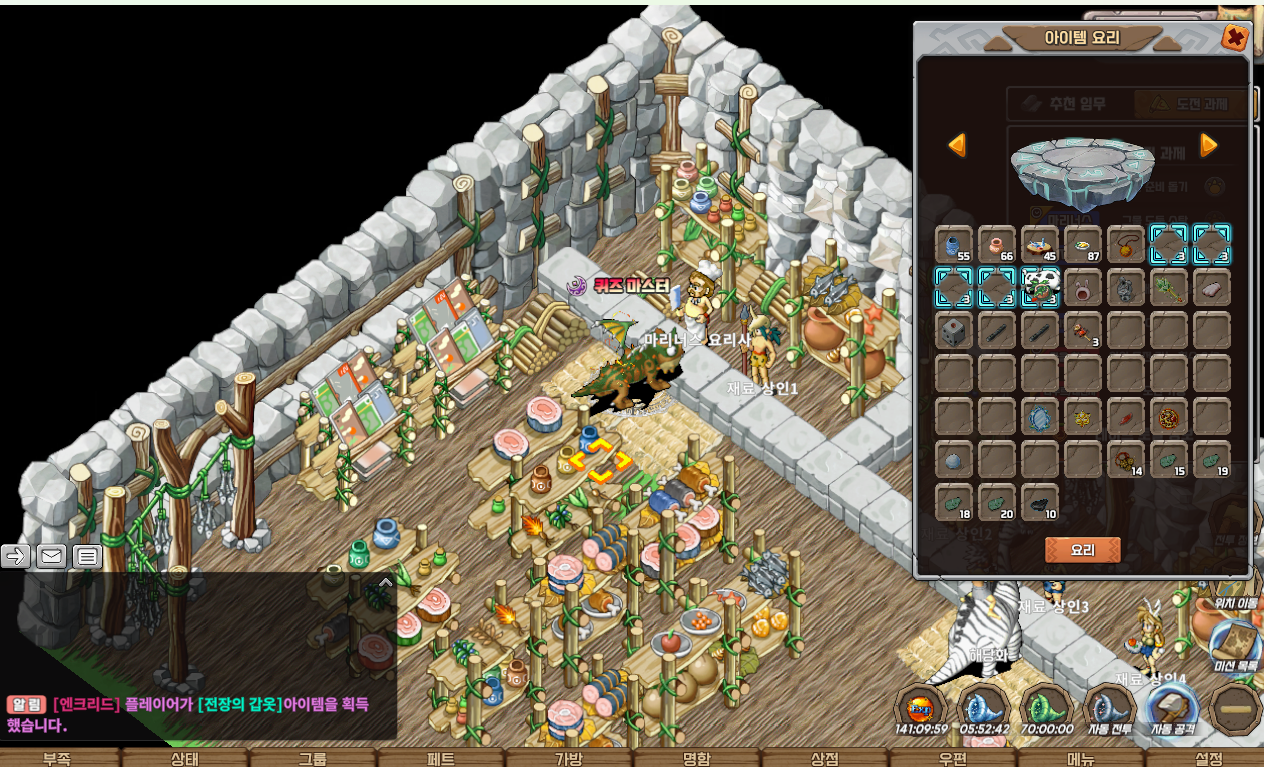Go to previous page with left orange arrow
This screenshot has width=1264, height=767.
click(957, 146)
